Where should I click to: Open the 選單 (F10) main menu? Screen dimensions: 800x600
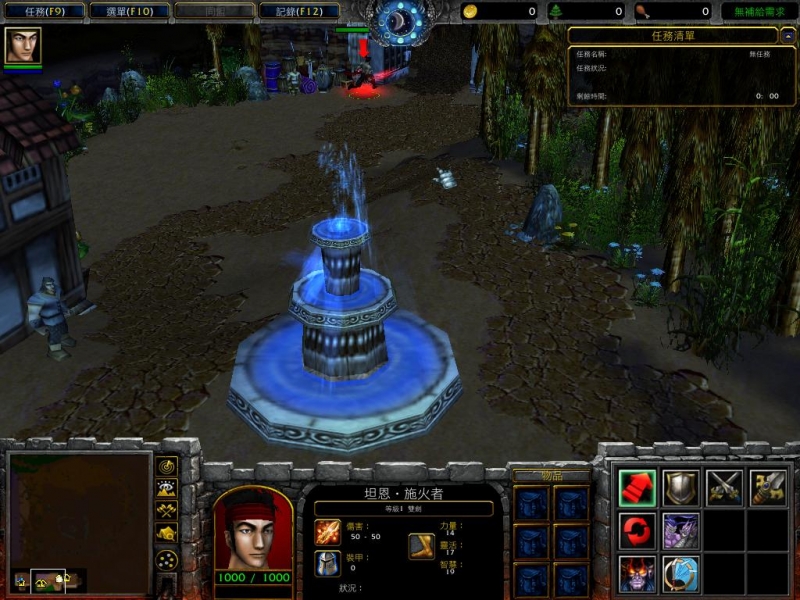(x=129, y=11)
